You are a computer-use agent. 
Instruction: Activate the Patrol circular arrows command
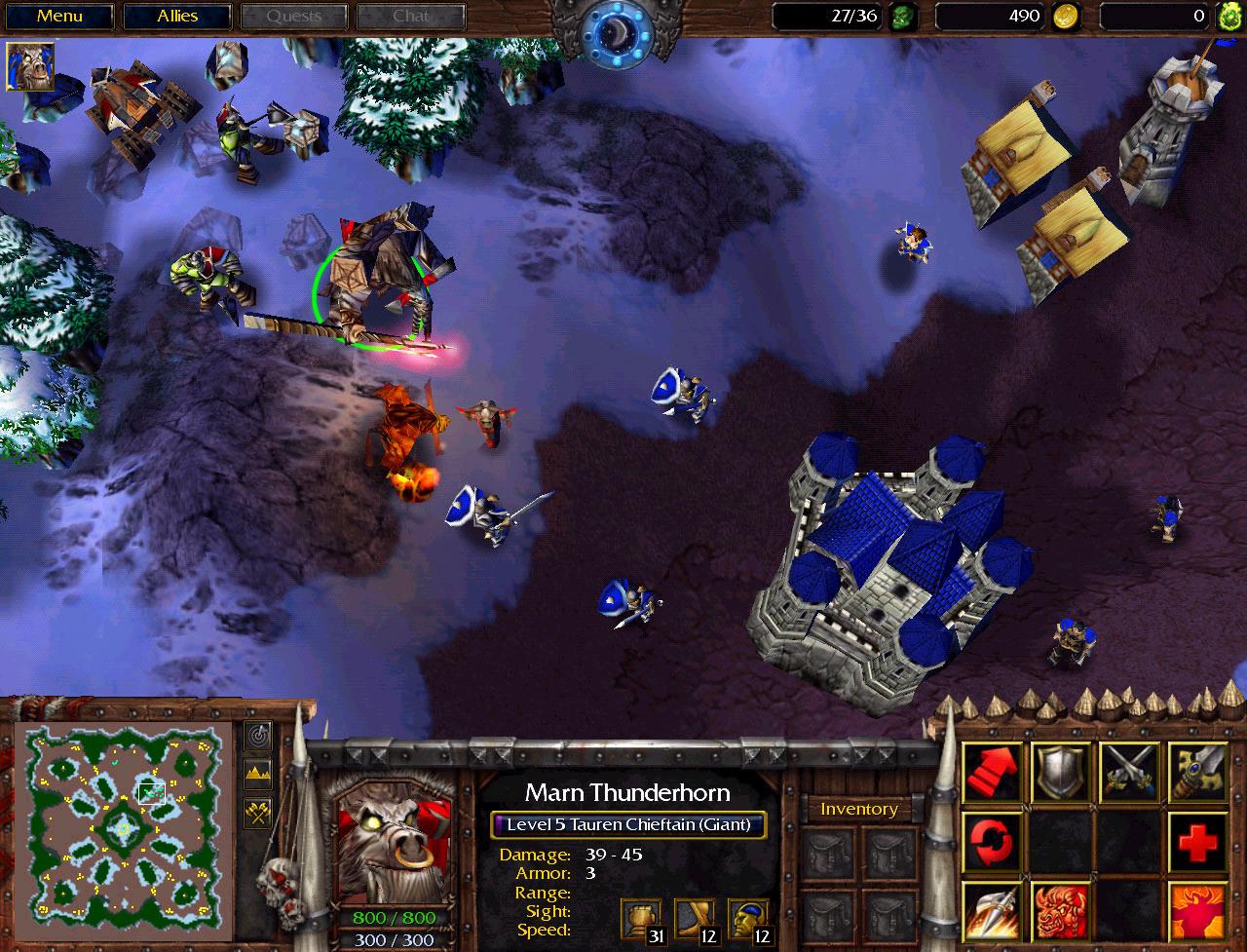point(993,840)
